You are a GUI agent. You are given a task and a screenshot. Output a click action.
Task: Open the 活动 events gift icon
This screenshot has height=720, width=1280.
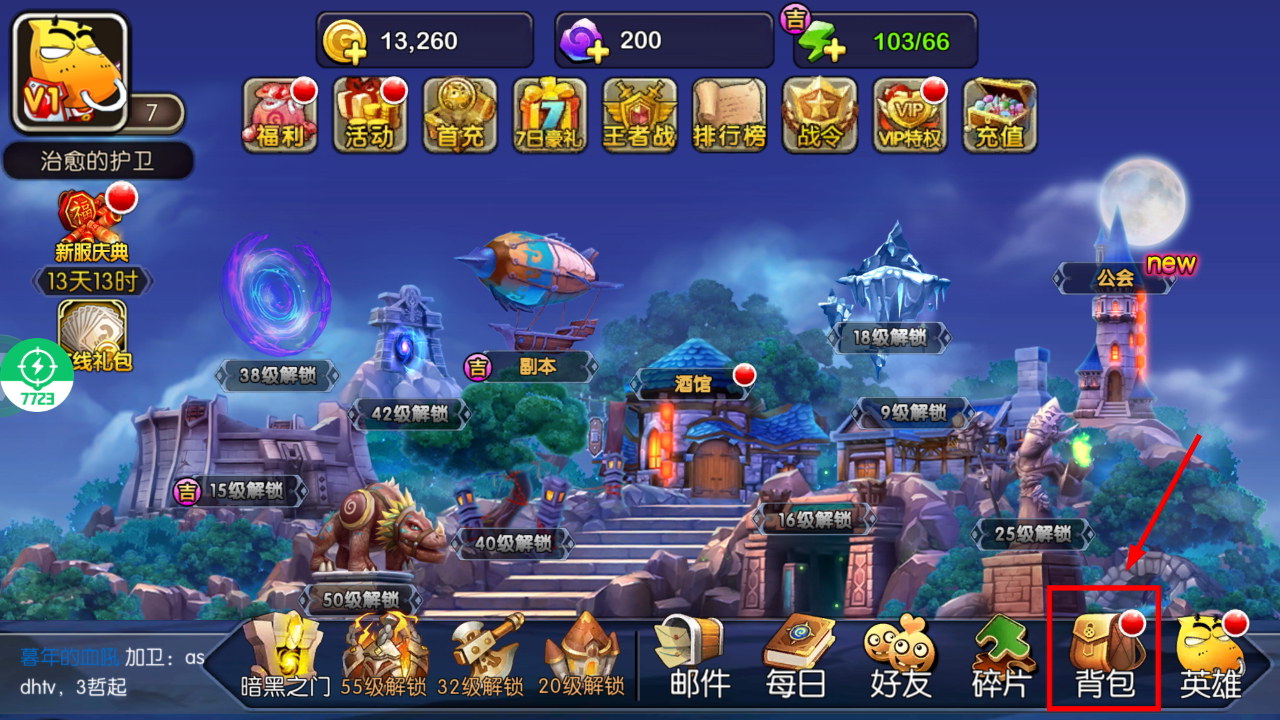pyautogui.click(x=370, y=115)
